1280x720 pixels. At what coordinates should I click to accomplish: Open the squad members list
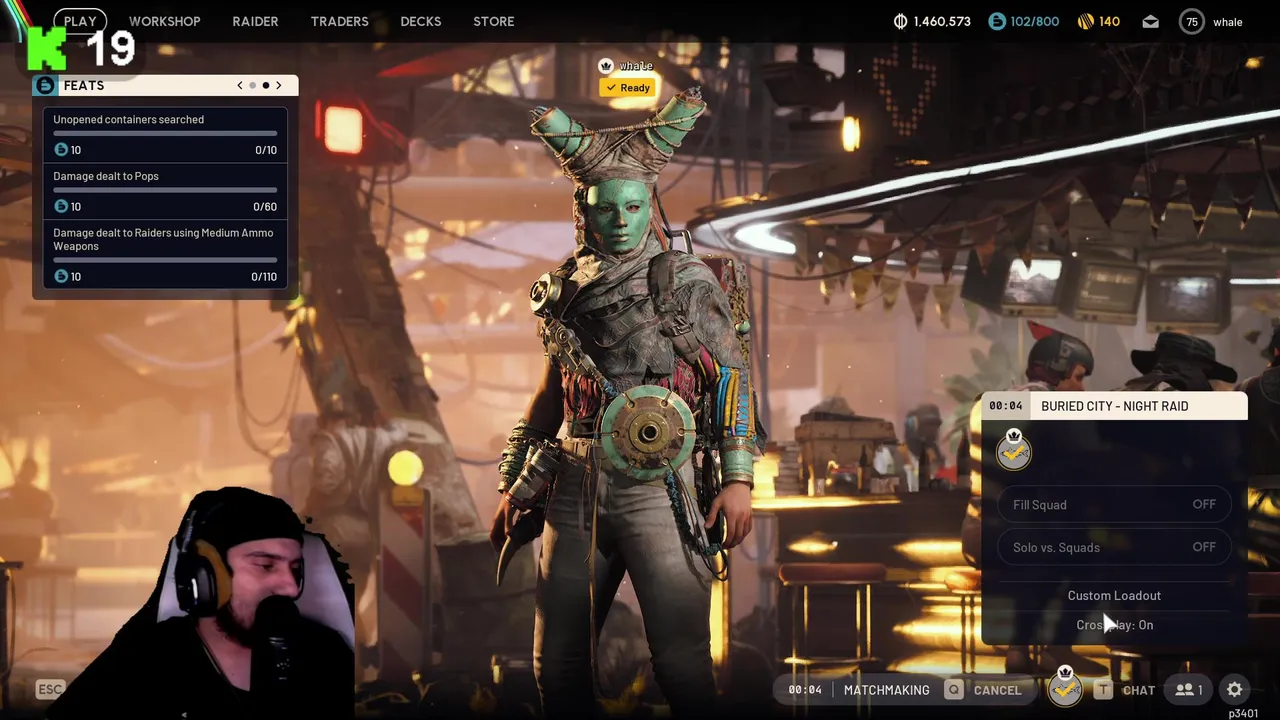pos(1188,690)
